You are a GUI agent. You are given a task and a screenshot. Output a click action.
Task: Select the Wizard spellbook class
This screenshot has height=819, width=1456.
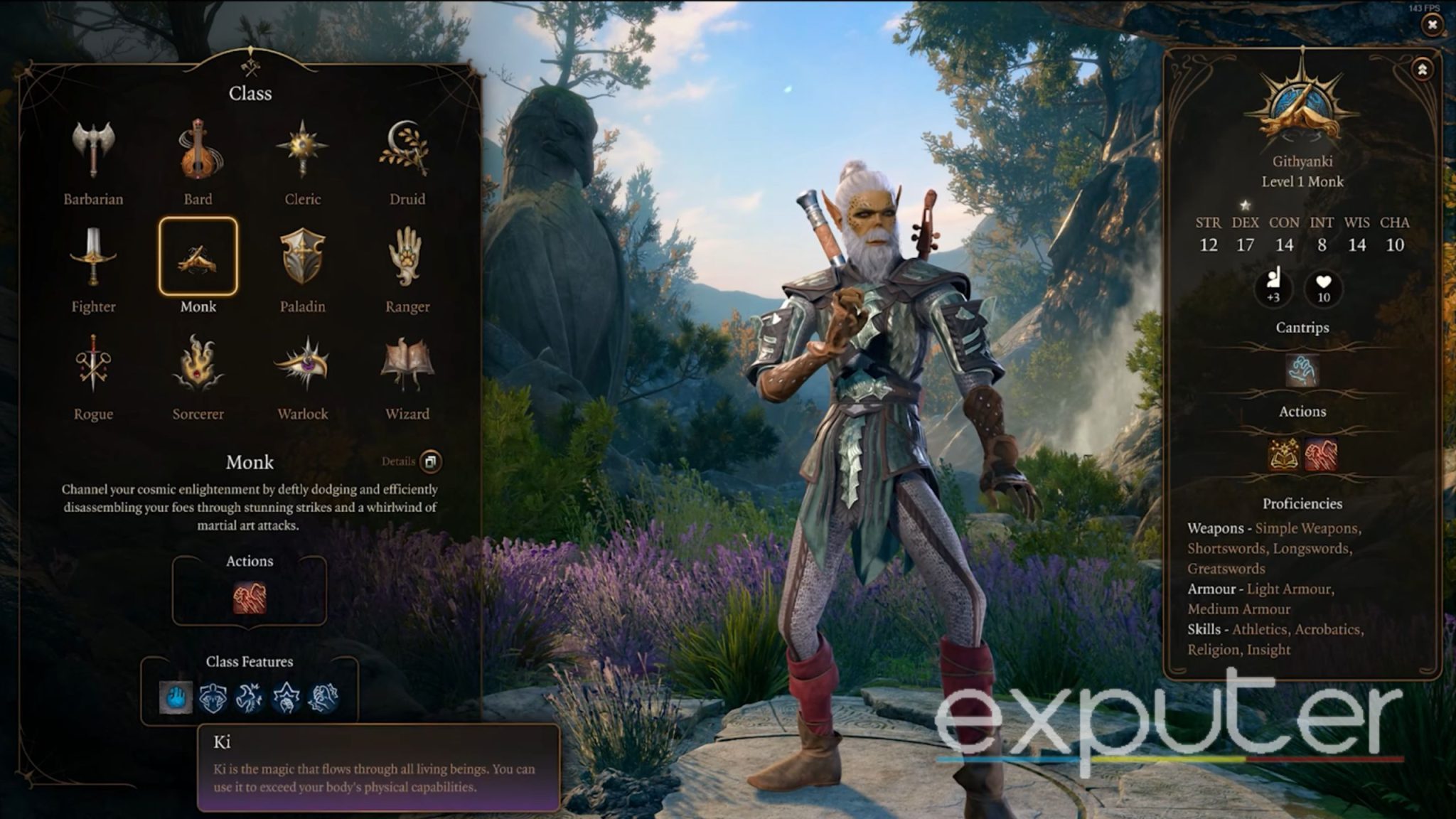tap(407, 364)
